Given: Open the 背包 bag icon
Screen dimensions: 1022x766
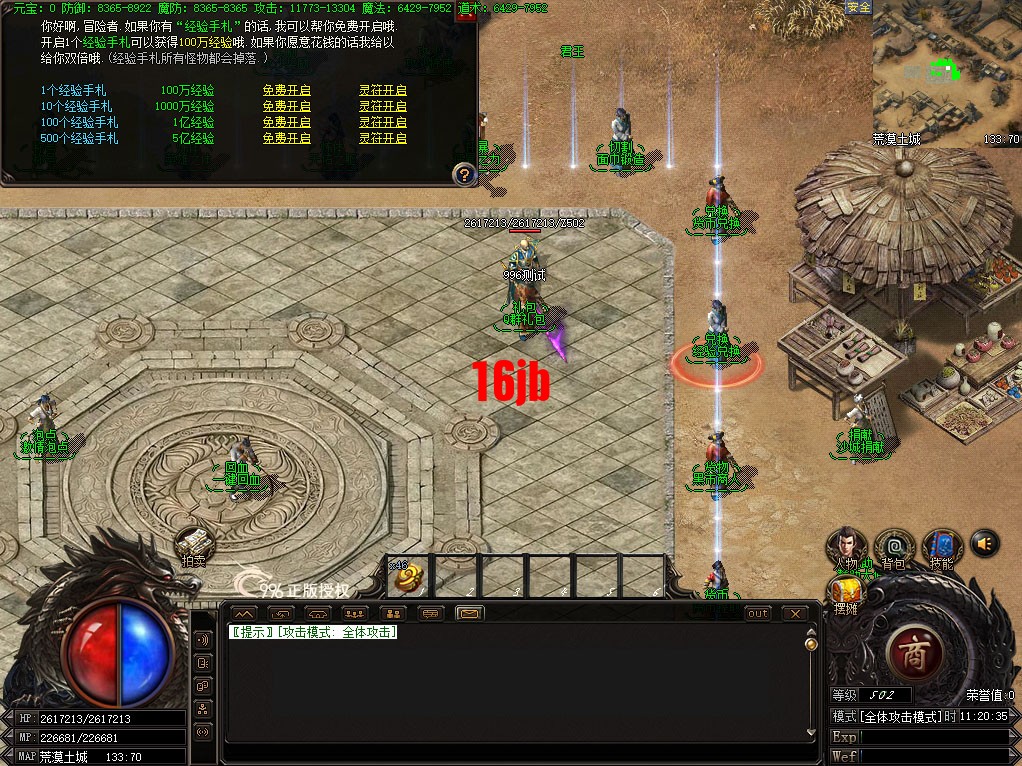Looking at the screenshot, I should click(x=894, y=546).
